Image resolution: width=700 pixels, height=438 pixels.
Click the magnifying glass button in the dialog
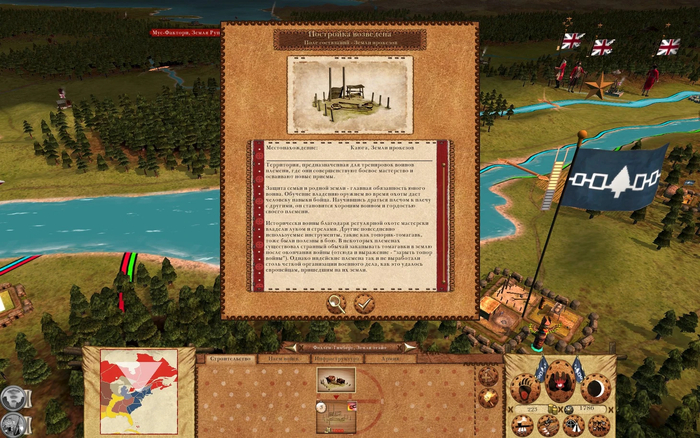337,302
